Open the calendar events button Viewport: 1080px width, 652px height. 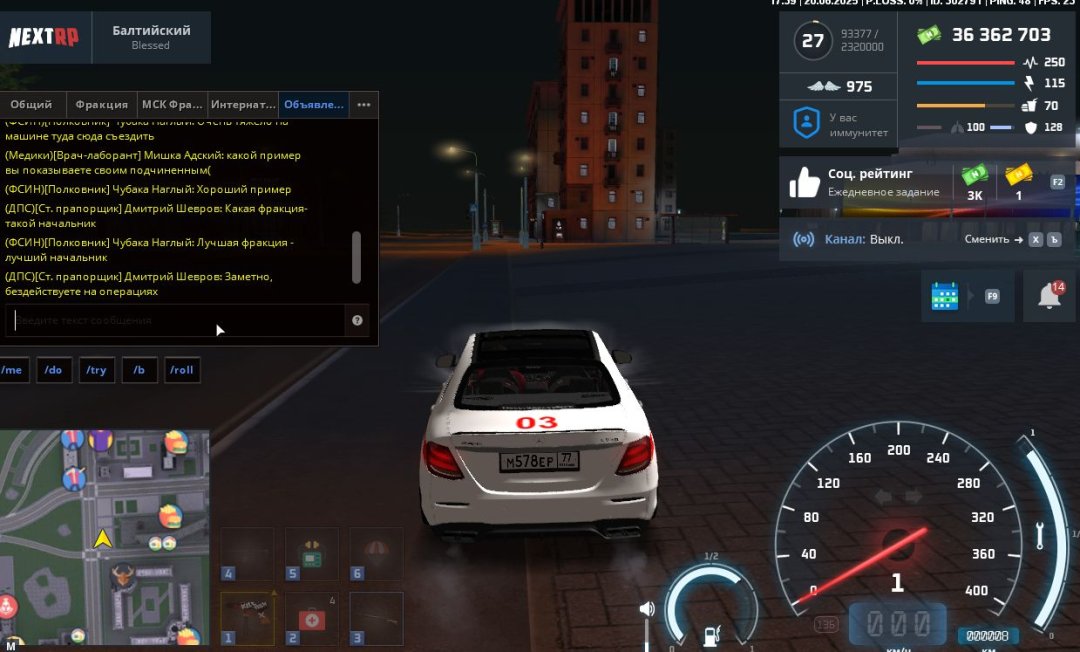click(945, 296)
